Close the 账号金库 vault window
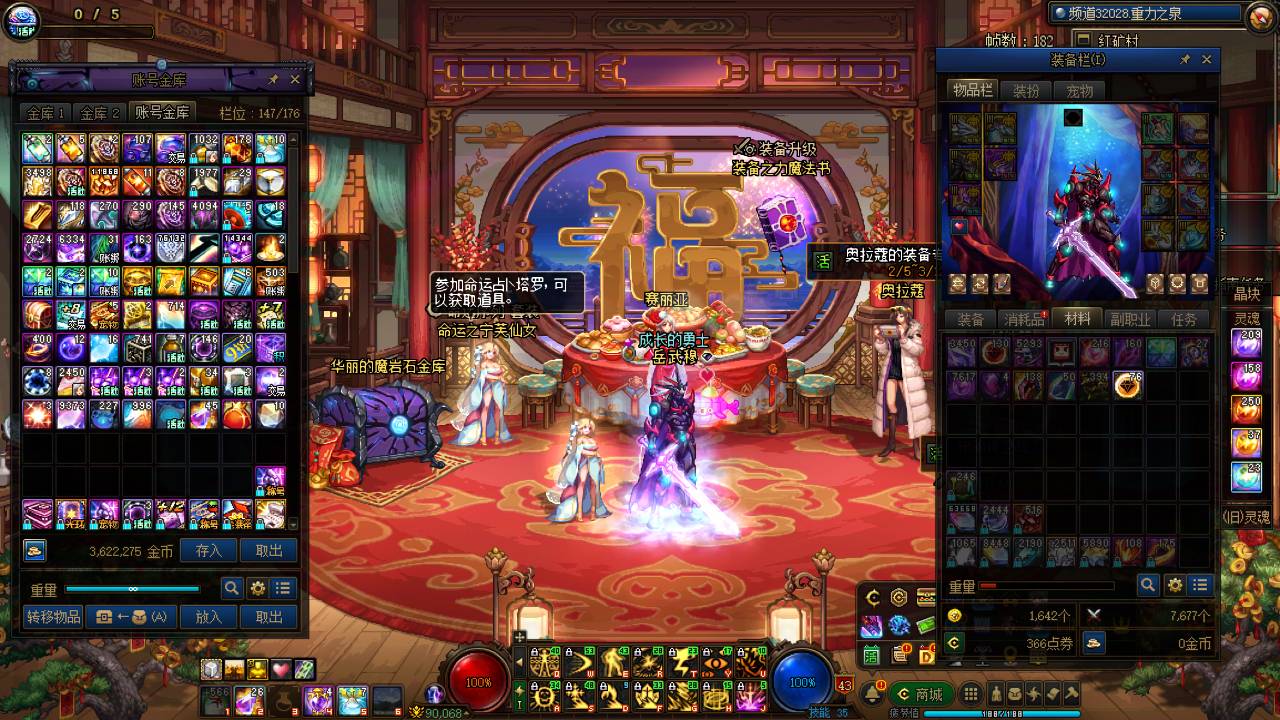Screen dimensions: 1280x720 [295, 79]
